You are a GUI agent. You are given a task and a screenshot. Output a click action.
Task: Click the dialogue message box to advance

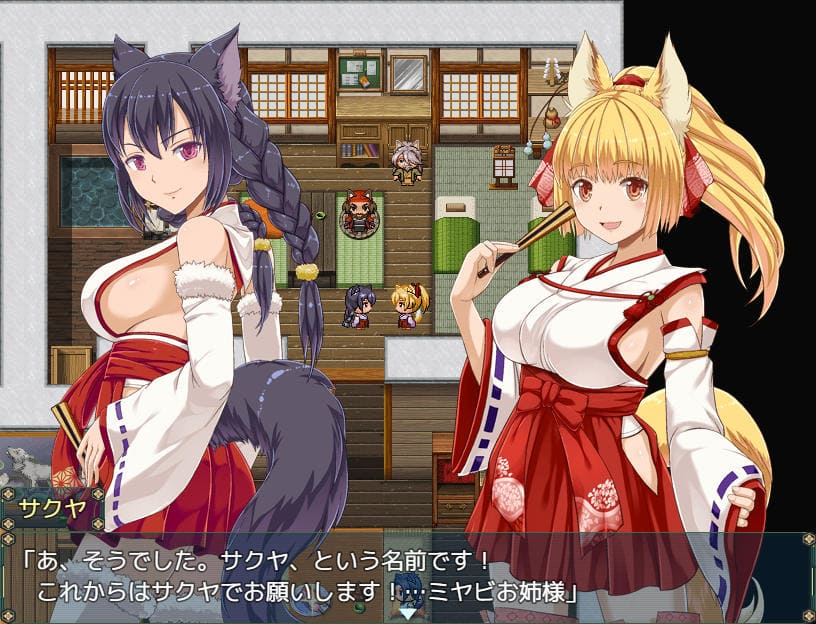[300, 577]
